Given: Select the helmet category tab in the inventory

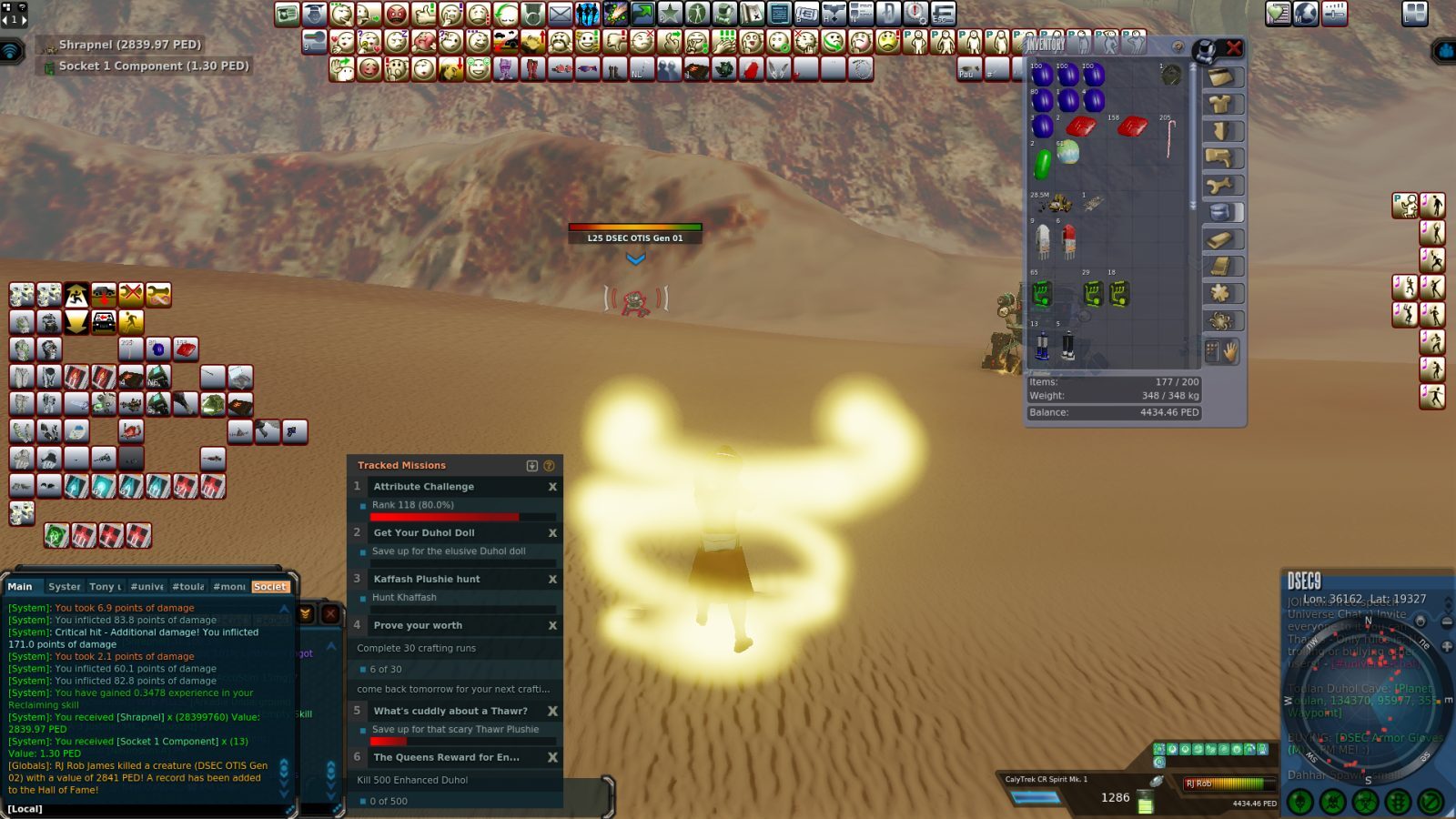Looking at the screenshot, I should point(1224,78).
